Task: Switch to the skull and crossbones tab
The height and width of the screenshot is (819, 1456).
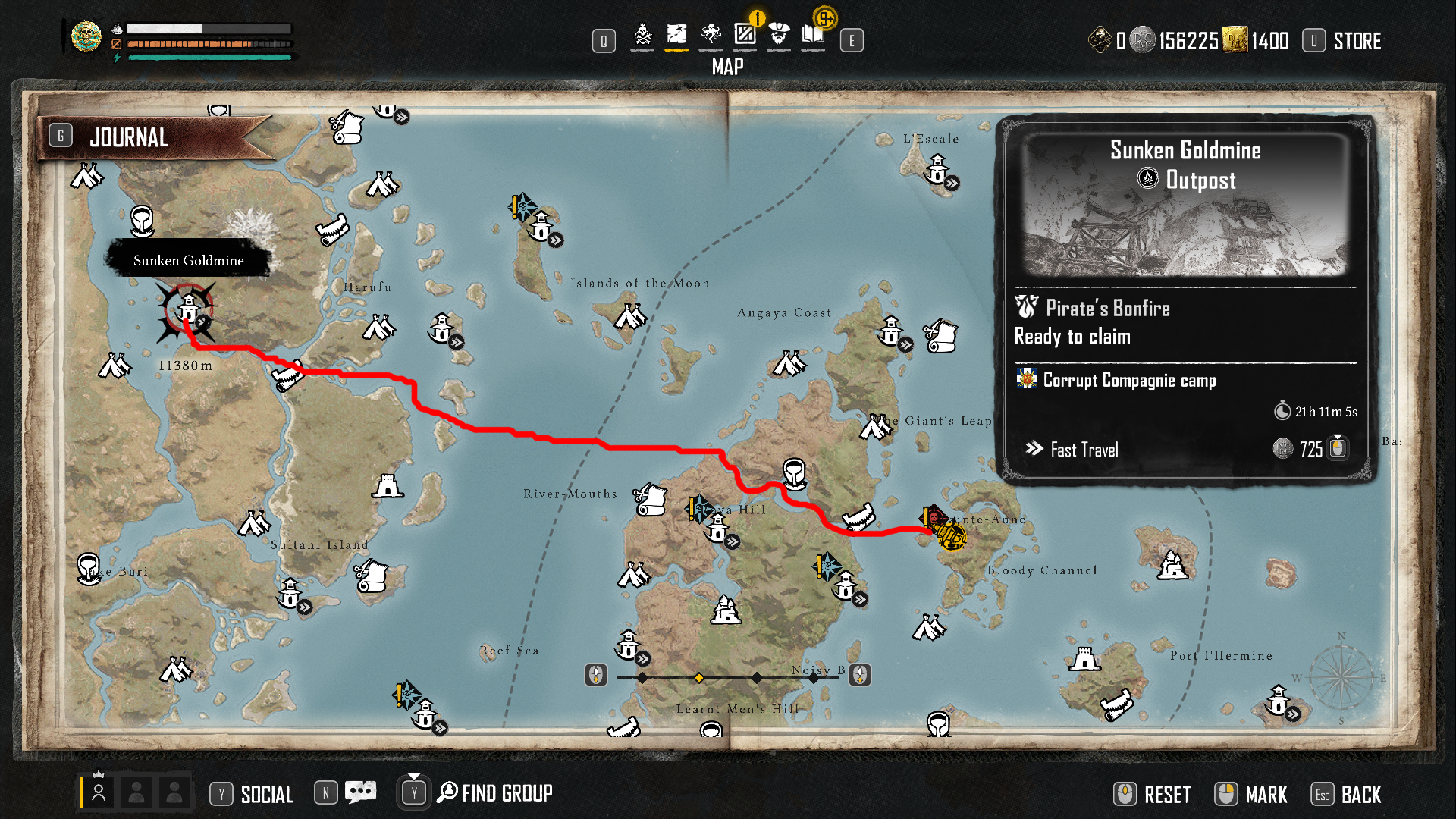Action: click(x=642, y=36)
